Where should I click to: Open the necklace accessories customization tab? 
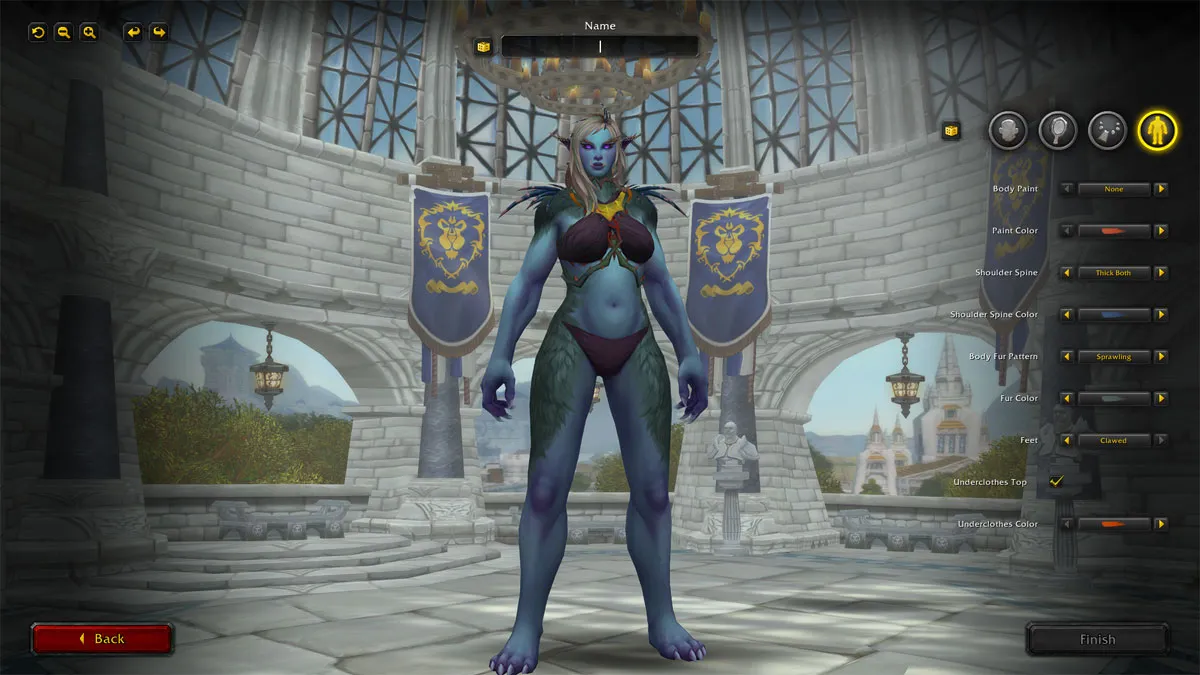coord(1107,130)
